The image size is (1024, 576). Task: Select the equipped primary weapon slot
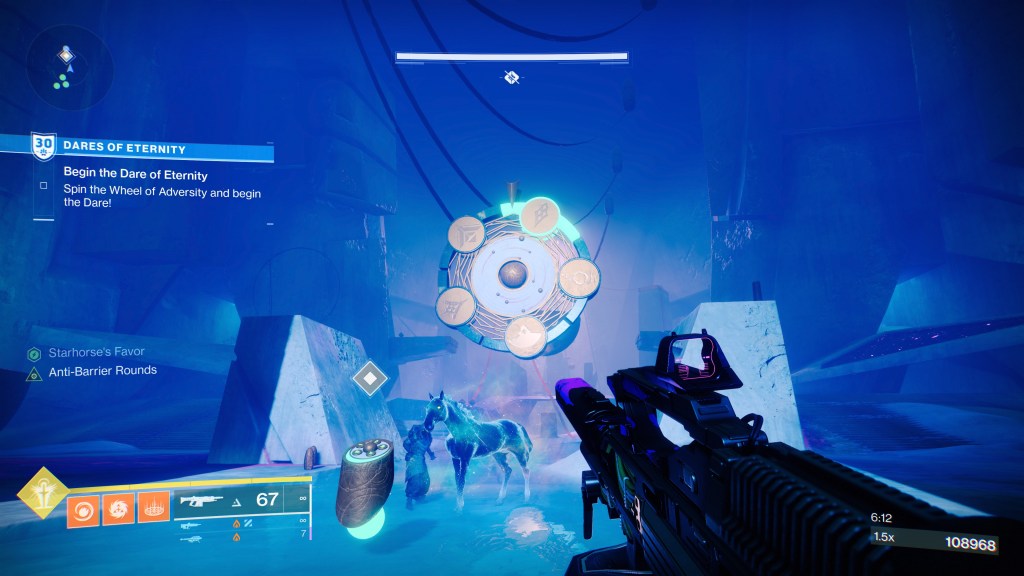240,500
